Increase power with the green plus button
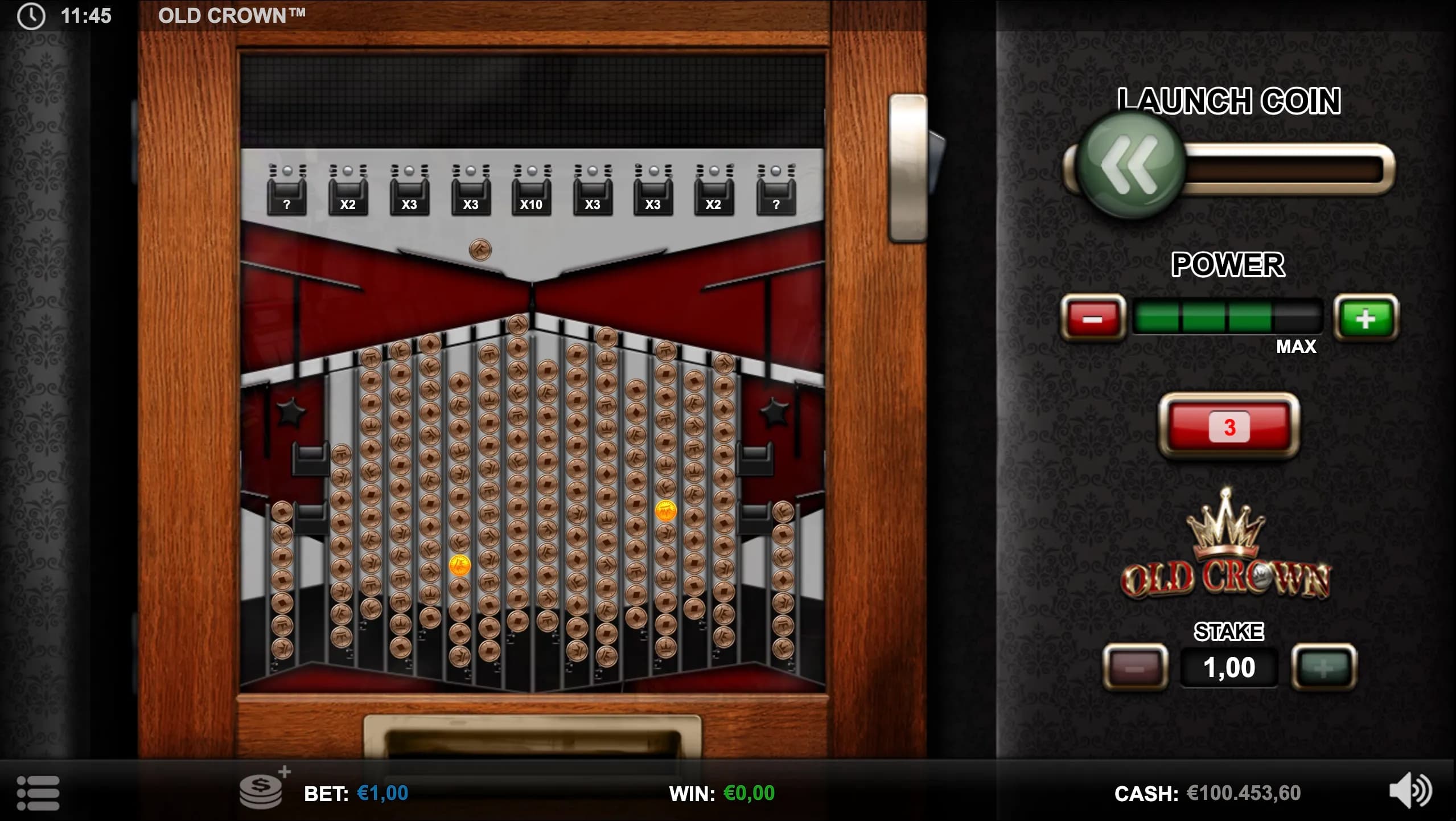The image size is (1456, 821). (1365, 318)
